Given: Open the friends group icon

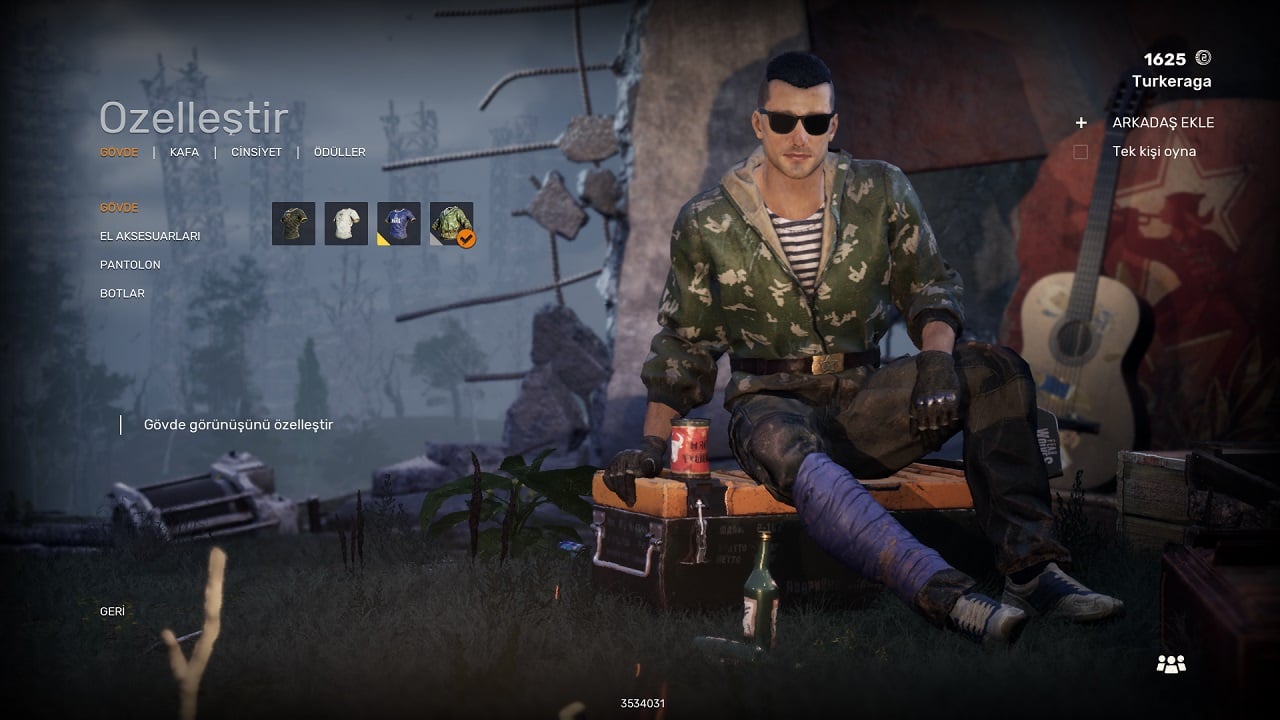Looking at the screenshot, I should pyautogui.click(x=1170, y=663).
